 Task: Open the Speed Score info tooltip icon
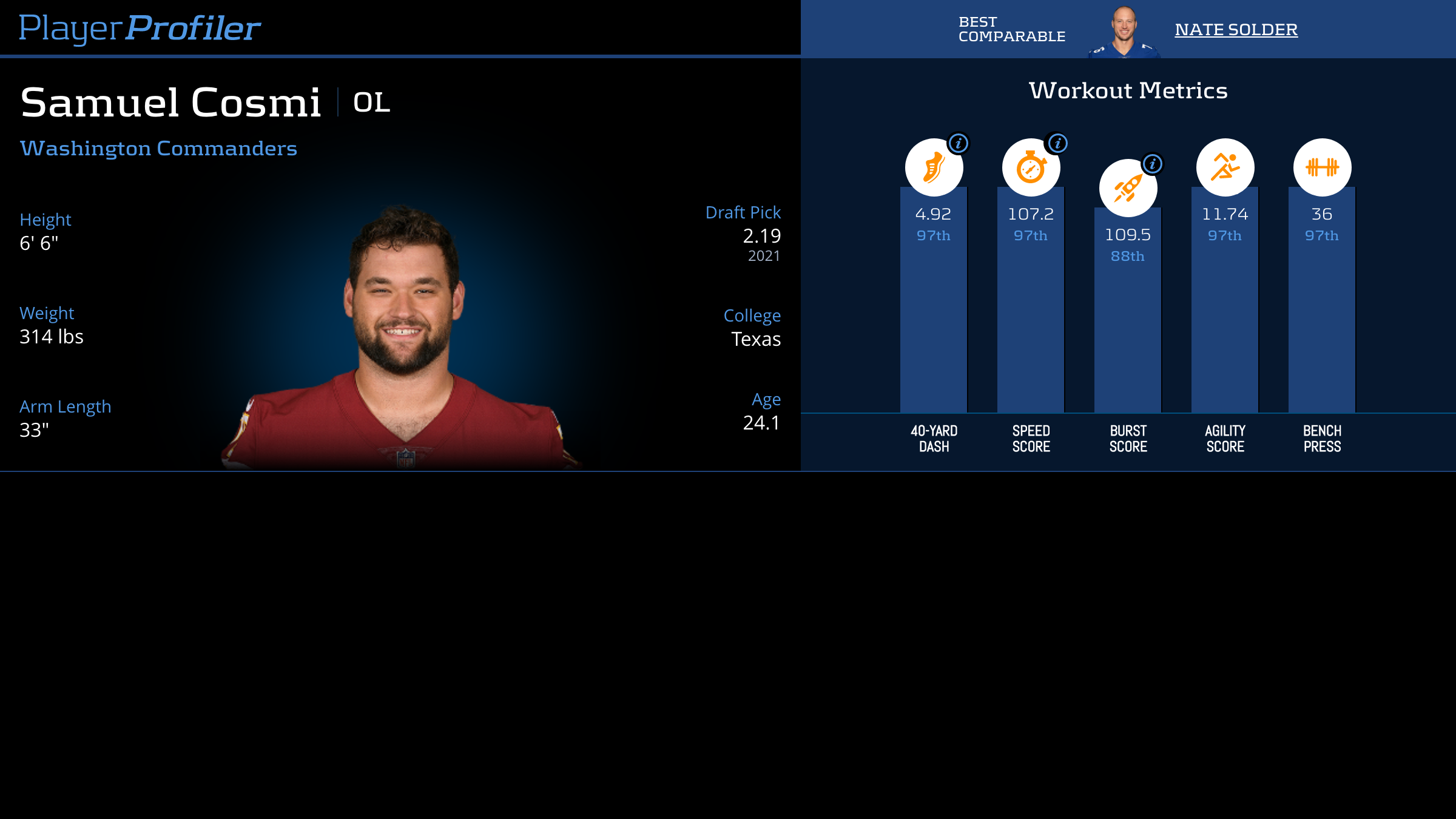1058,143
